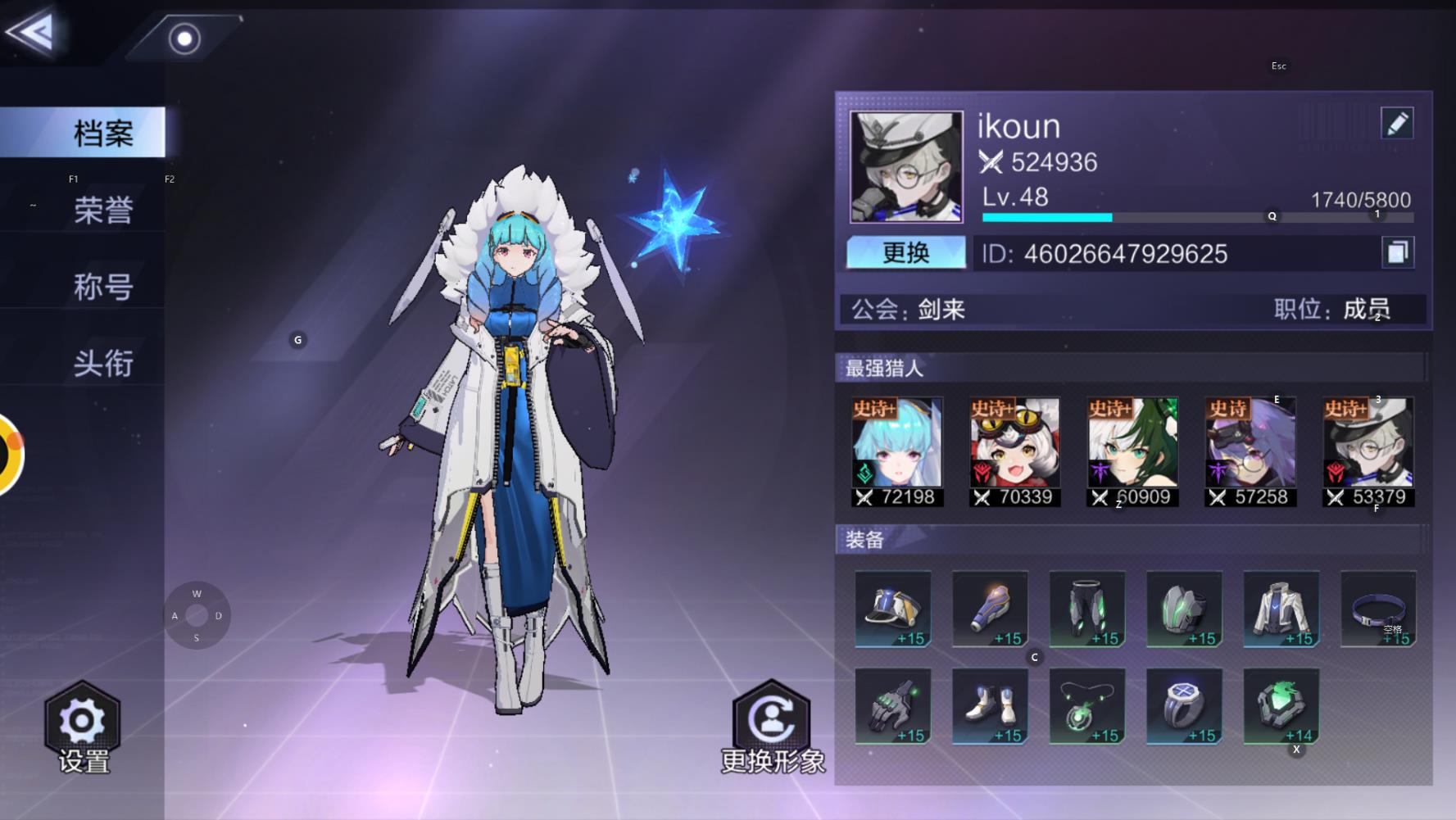1456x820 pixels.
Task: Open the purple-haired hunter with 57258 power
Action: tap(1250, 451)
